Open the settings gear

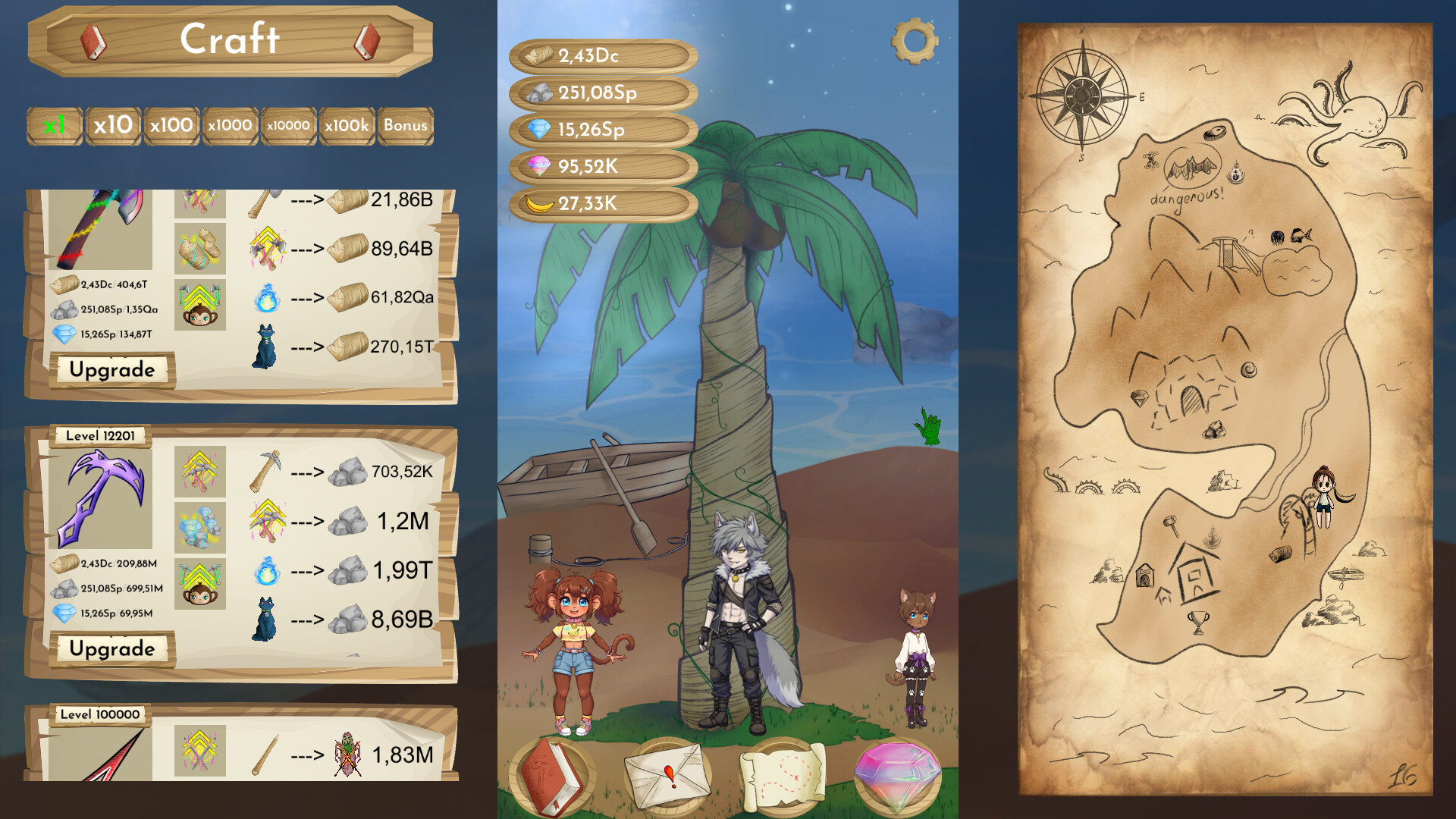915,42
